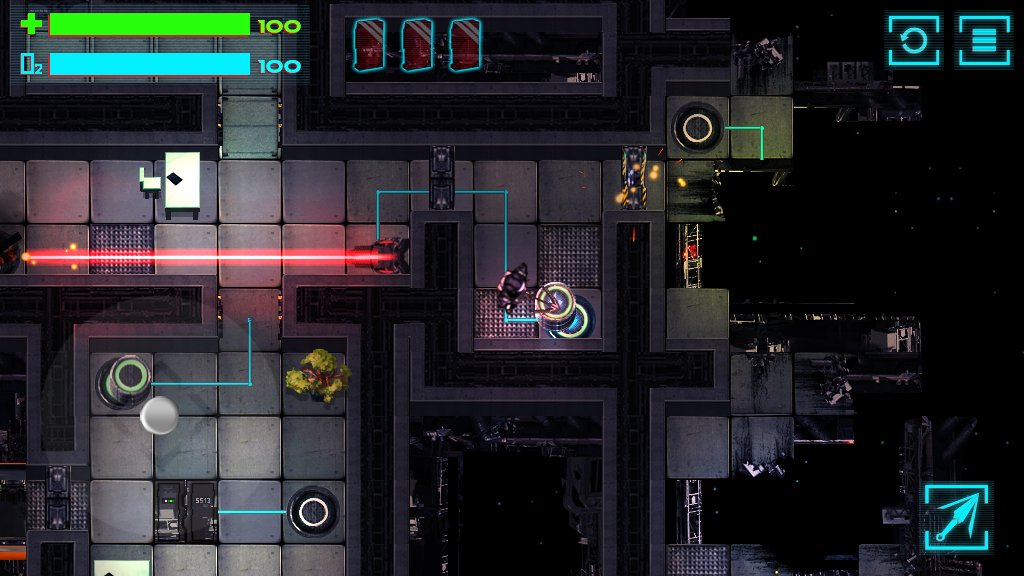Viewport: 1024px width, 576px height.
Task: Restart the level with the circular arrow button
Action: [x=914, y=40]
